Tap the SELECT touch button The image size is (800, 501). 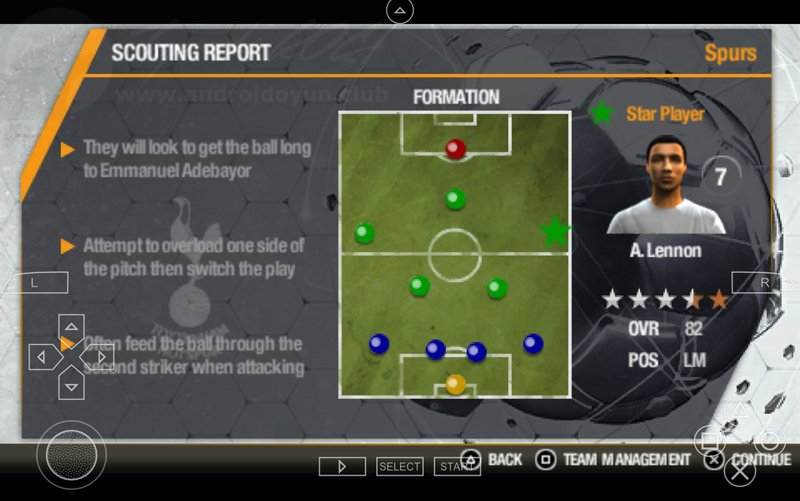pyautogui.click(x=399, y=466)
